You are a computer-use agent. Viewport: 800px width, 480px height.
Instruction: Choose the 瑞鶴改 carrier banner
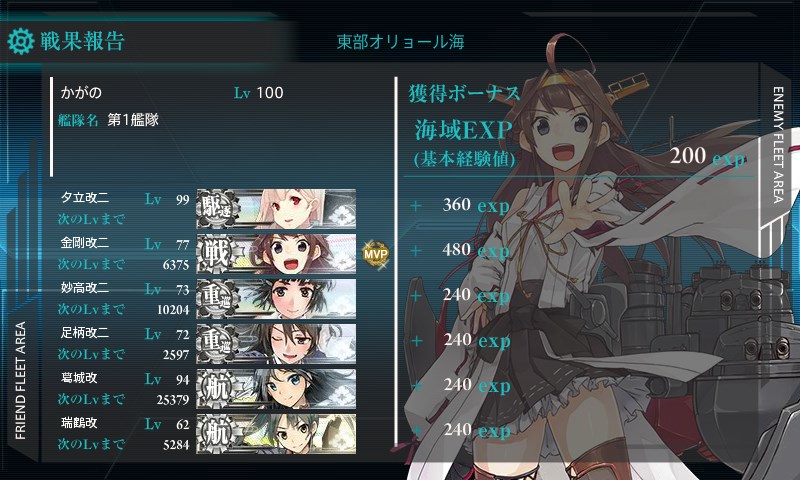coord(276,433)
